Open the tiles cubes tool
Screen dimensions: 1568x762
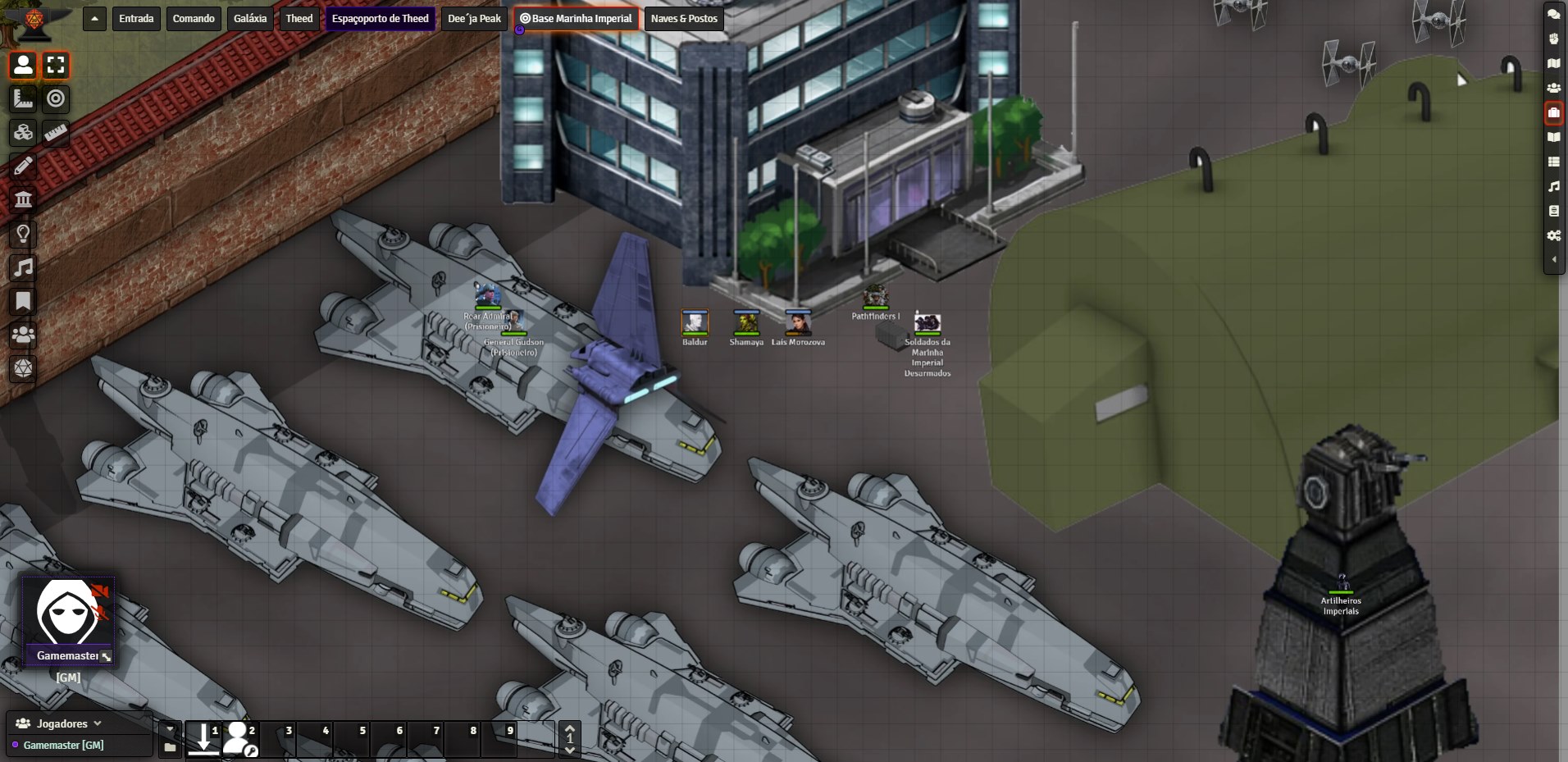[x=23, y=132]
